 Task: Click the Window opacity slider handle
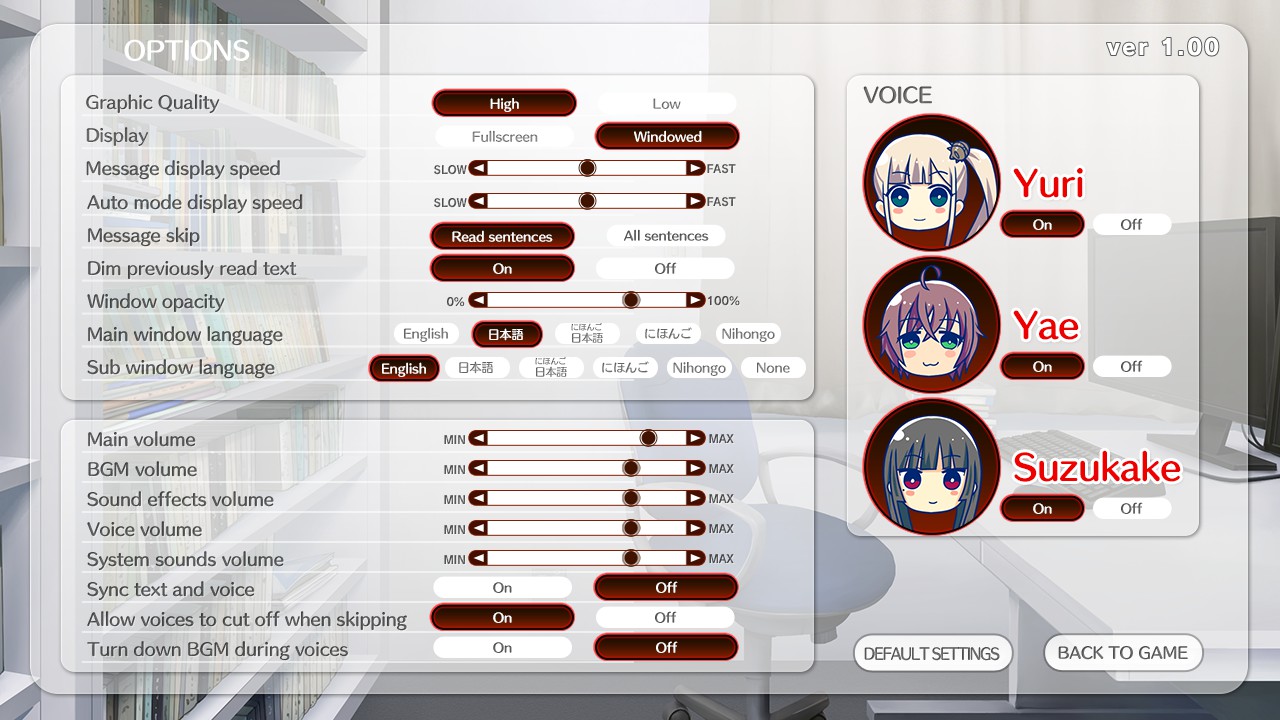[x=631, y=299]
